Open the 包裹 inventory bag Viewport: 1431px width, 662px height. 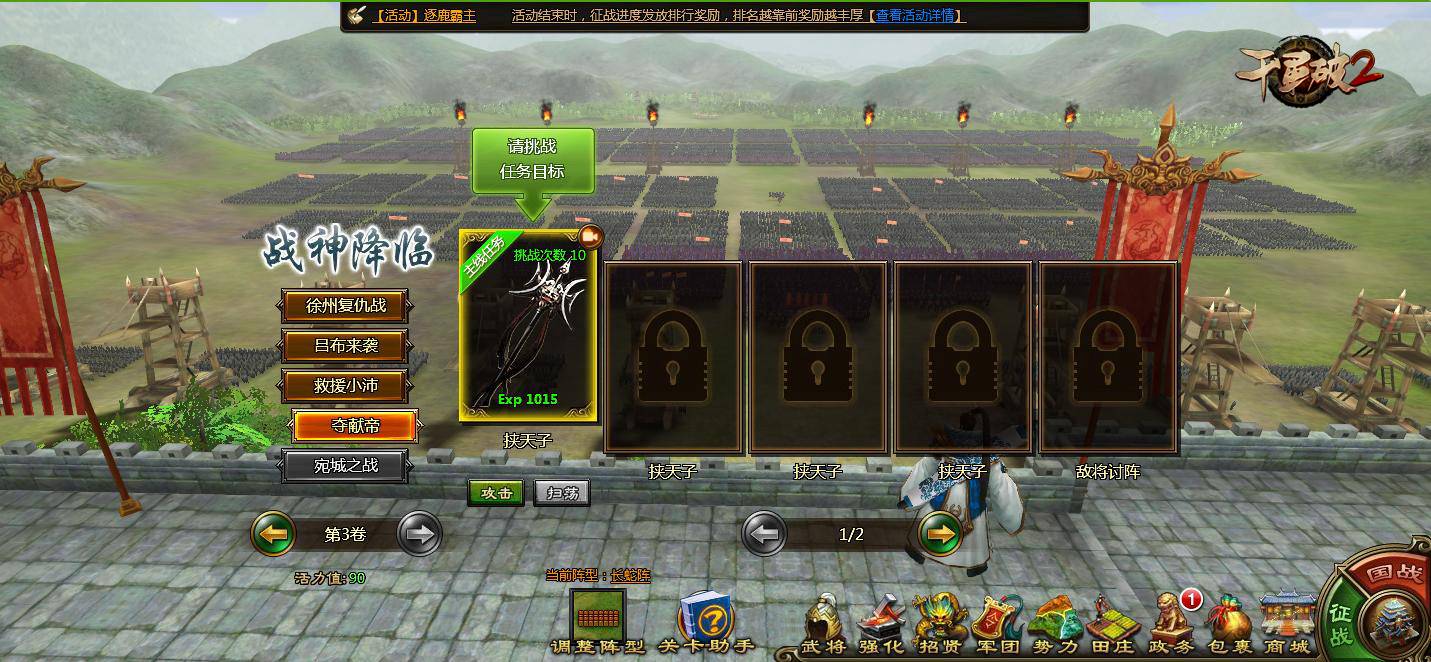(1229, 622)
